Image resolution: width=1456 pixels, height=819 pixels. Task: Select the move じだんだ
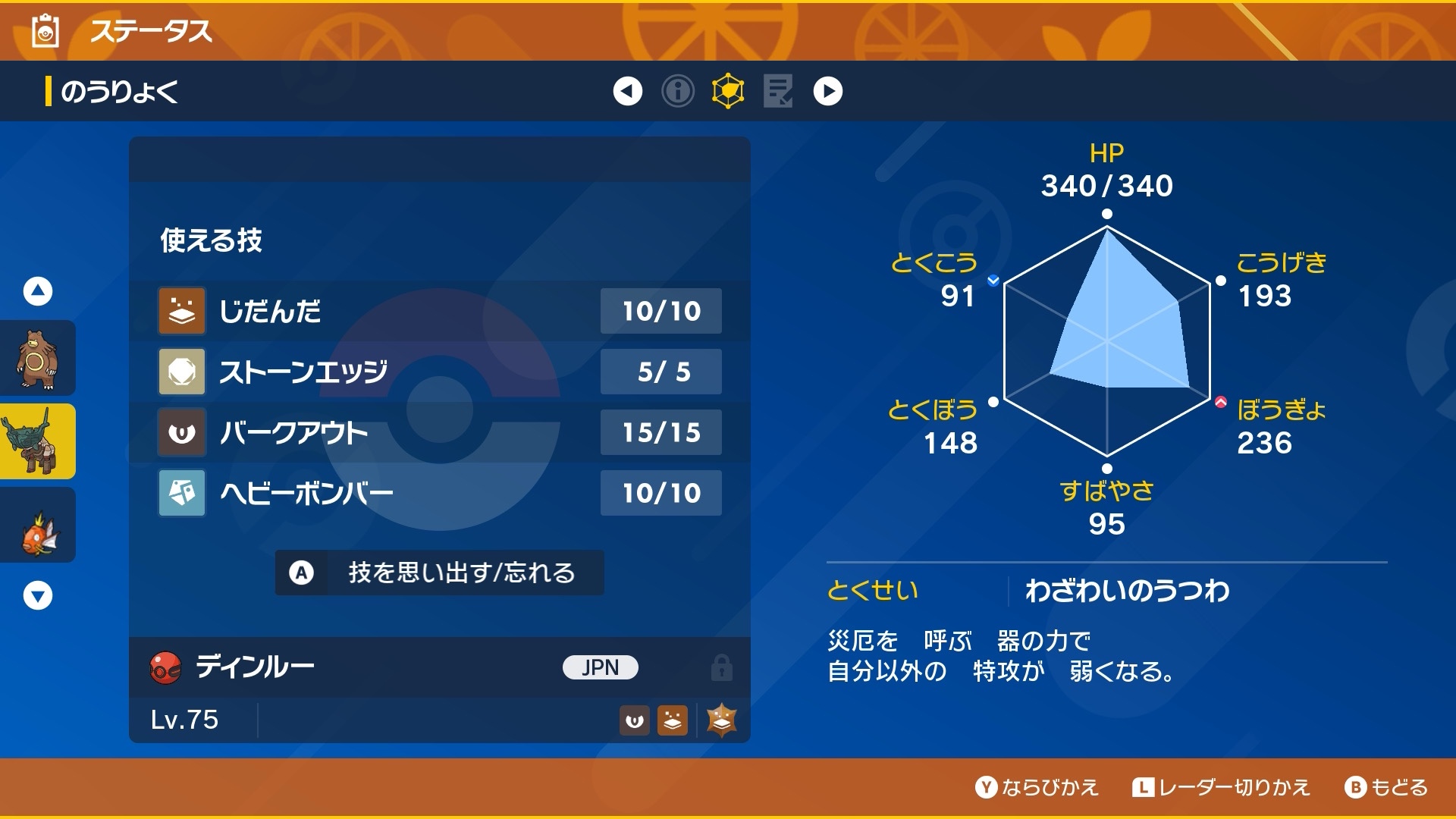[440, 311]
